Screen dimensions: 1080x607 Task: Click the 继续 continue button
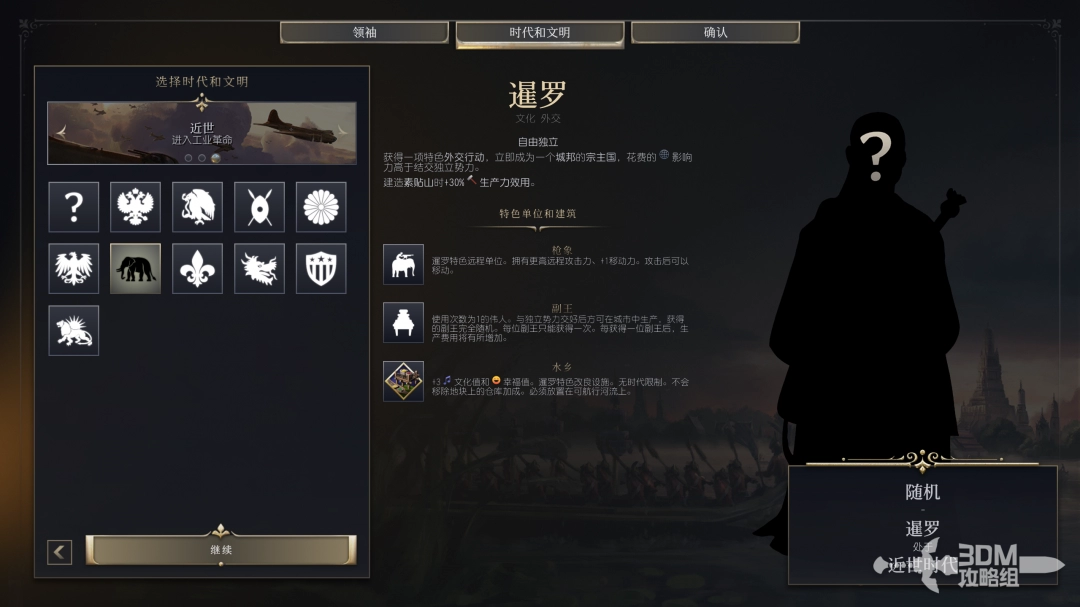point(220,550)
